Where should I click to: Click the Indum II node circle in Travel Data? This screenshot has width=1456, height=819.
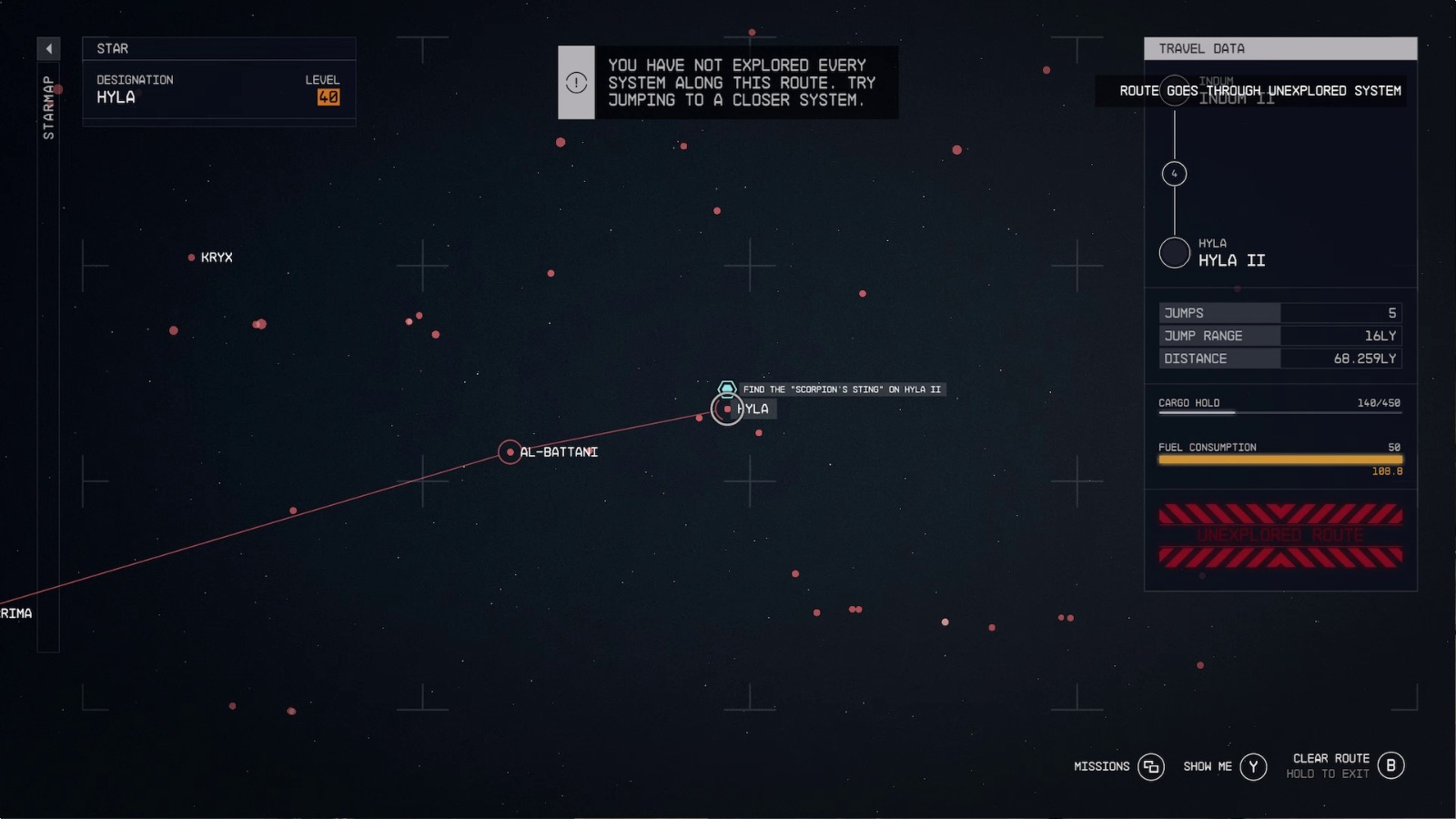(1175, 92)
